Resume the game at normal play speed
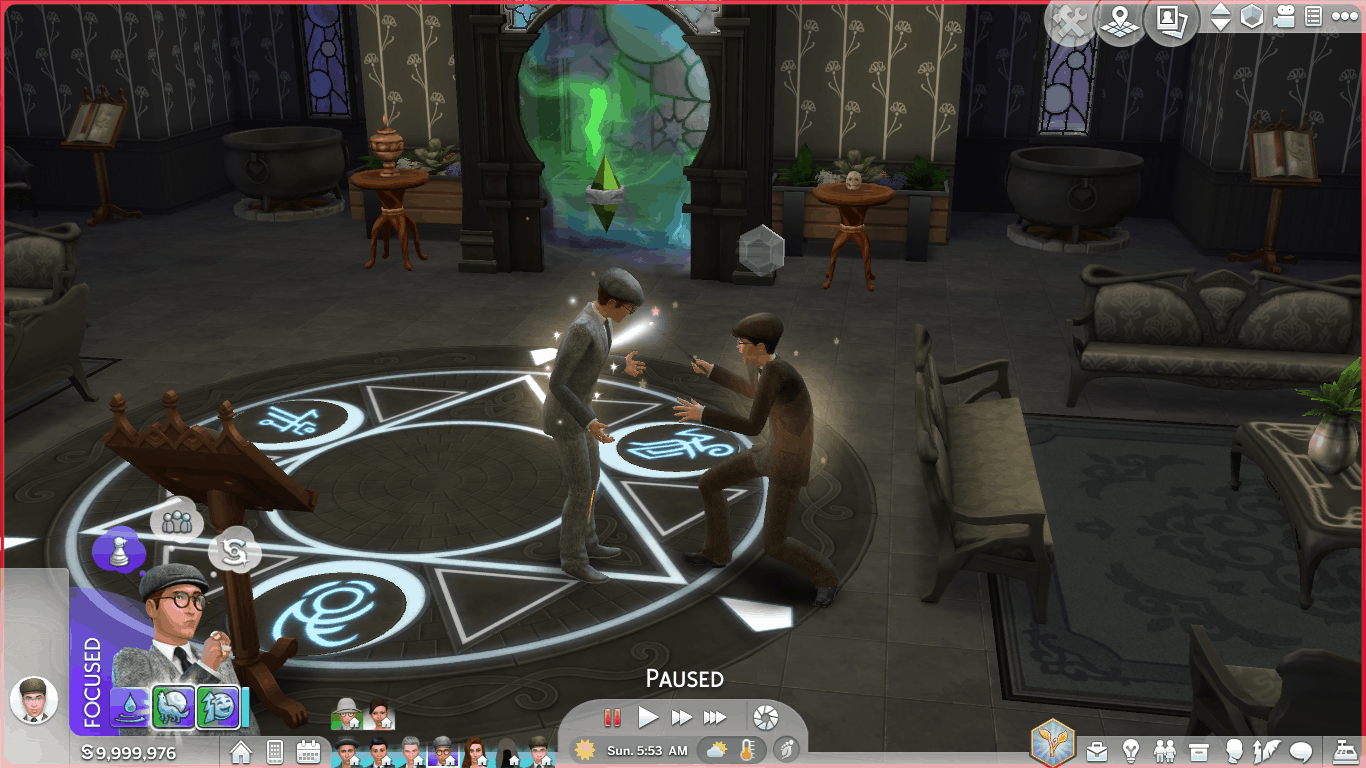Image resolution: width=1366 pixels, height=768 pixels. [x=648, y=717]
